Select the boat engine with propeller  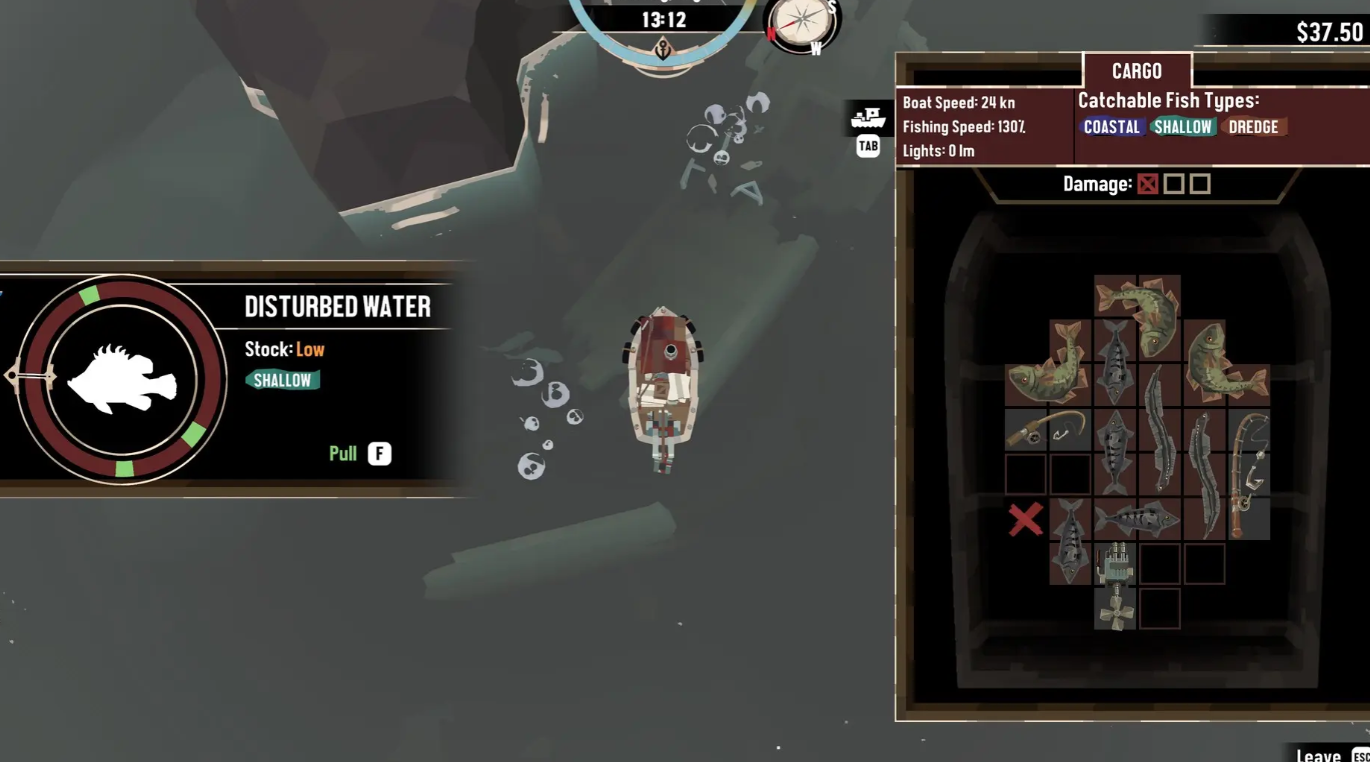1115,586
